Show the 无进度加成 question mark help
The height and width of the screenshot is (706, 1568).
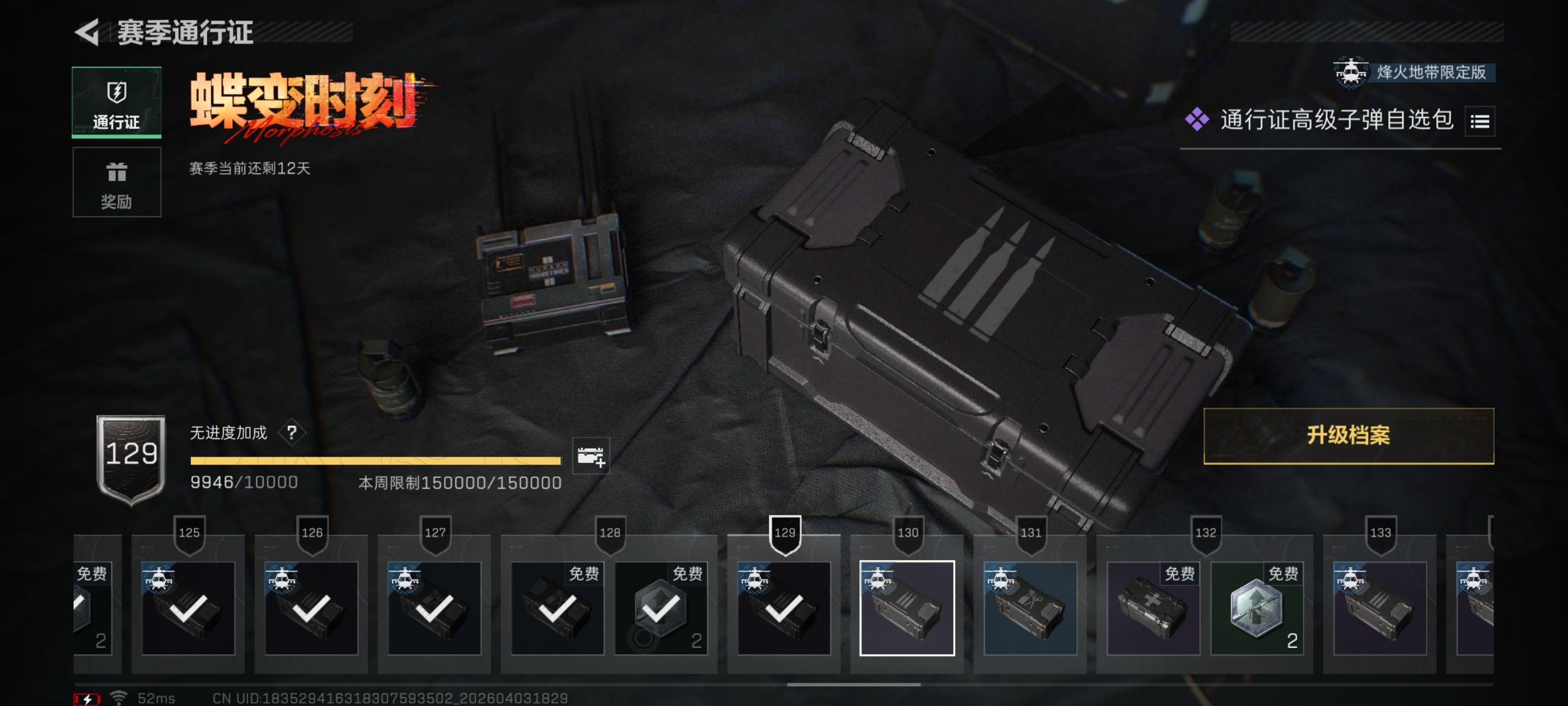coord(292,433)
